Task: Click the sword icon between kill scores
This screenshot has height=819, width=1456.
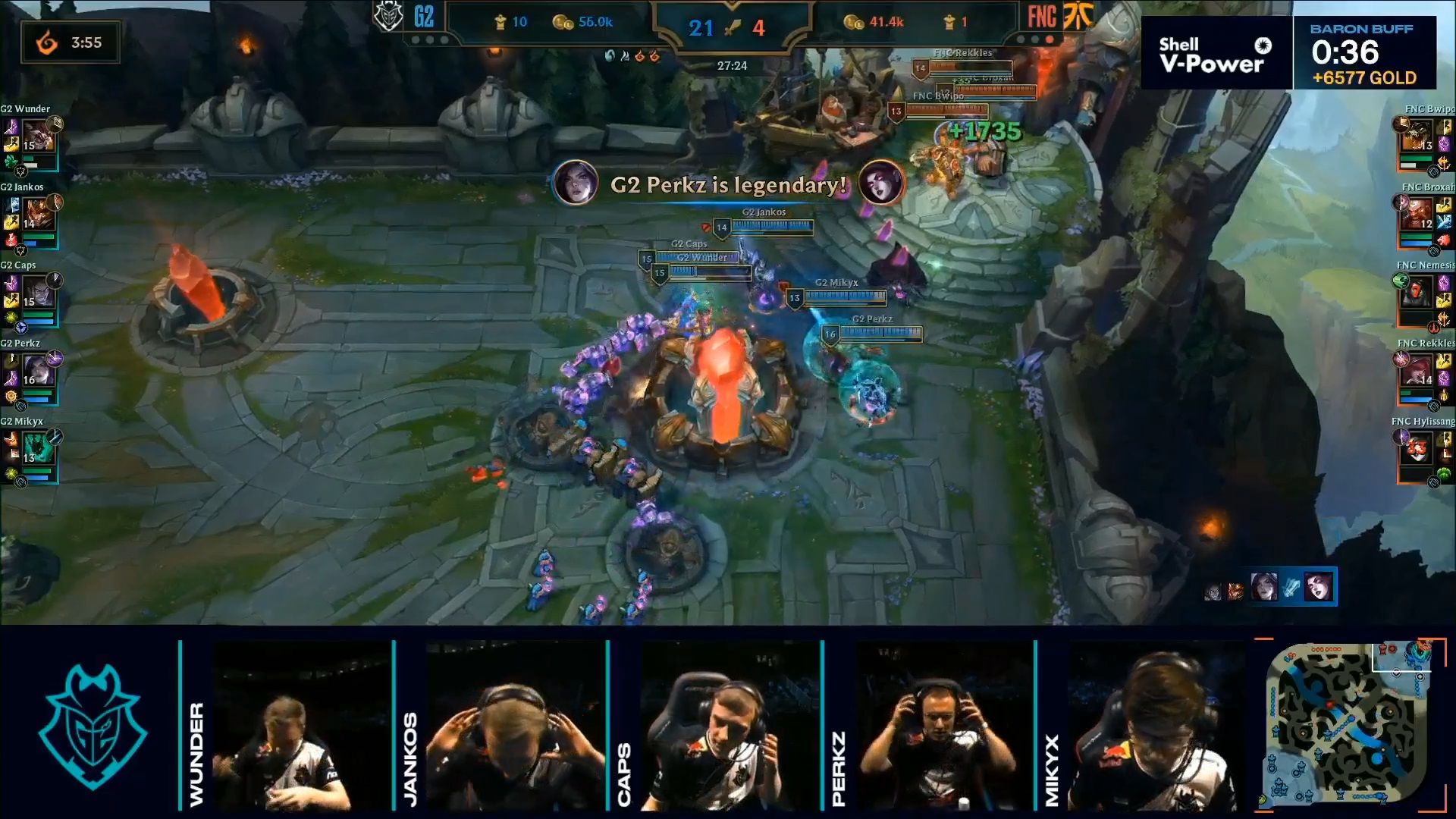Action: point(732,27)
